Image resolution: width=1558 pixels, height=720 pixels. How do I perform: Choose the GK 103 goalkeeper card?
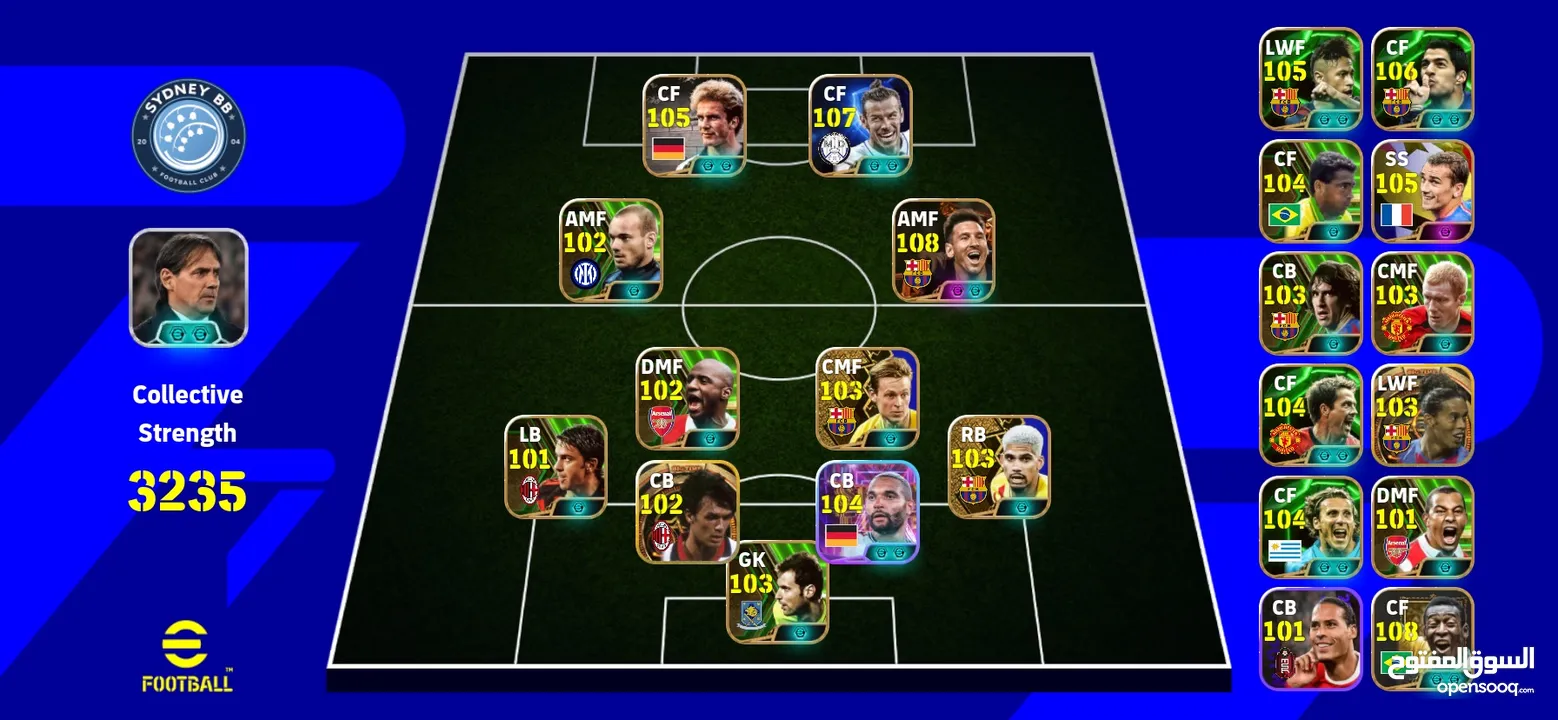coord(777,592)
